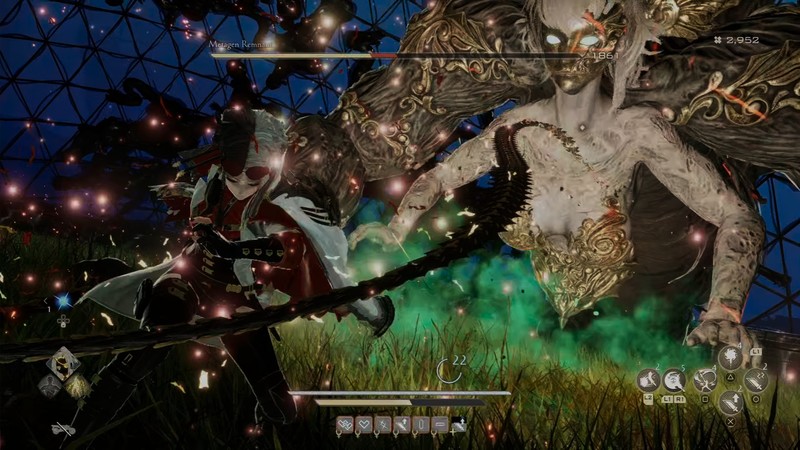
Task: Select the leftmost skill above the L2 tag
Action: (647, 379)
